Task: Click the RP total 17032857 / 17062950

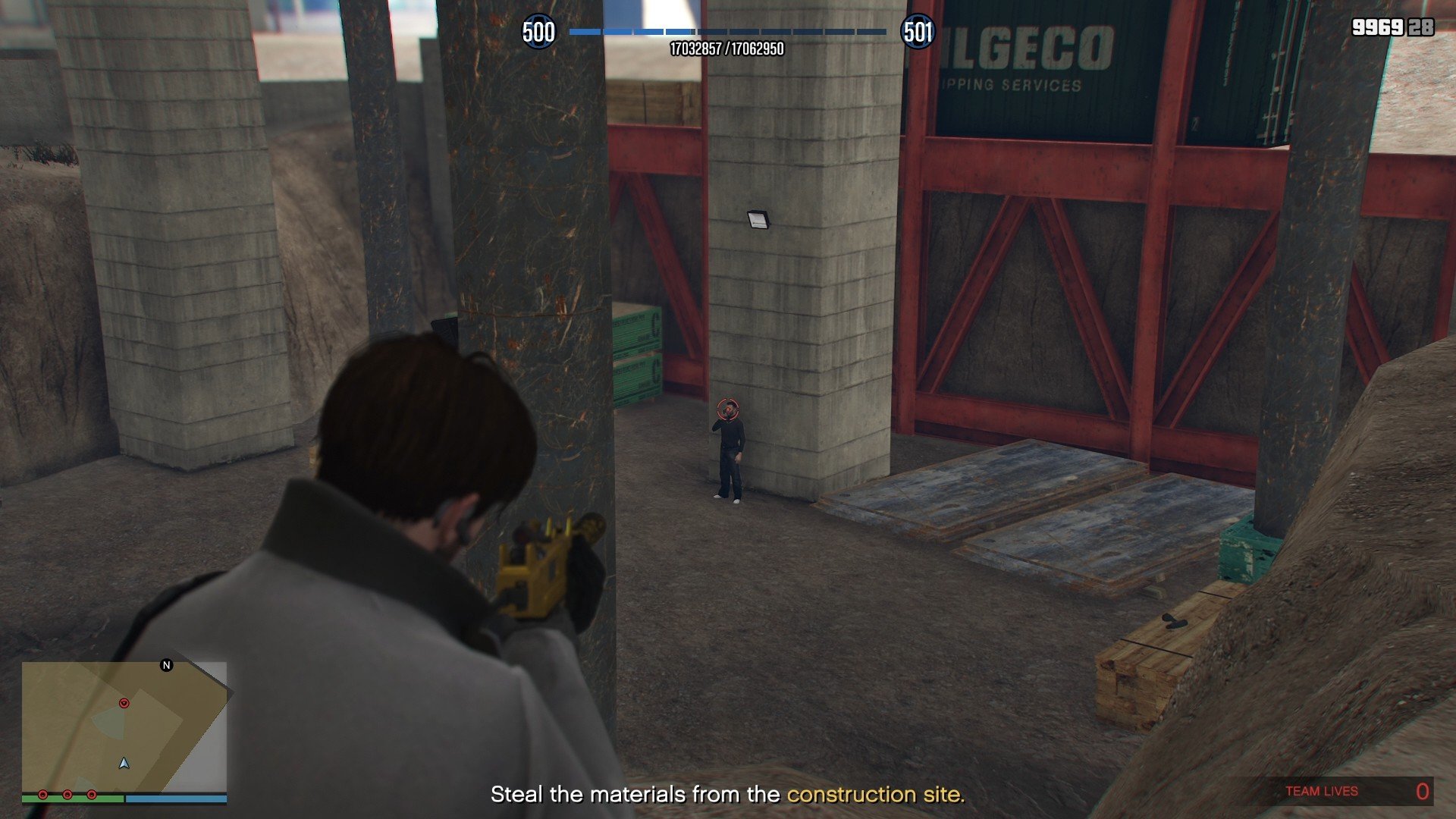Action: (x=726, y=48)
